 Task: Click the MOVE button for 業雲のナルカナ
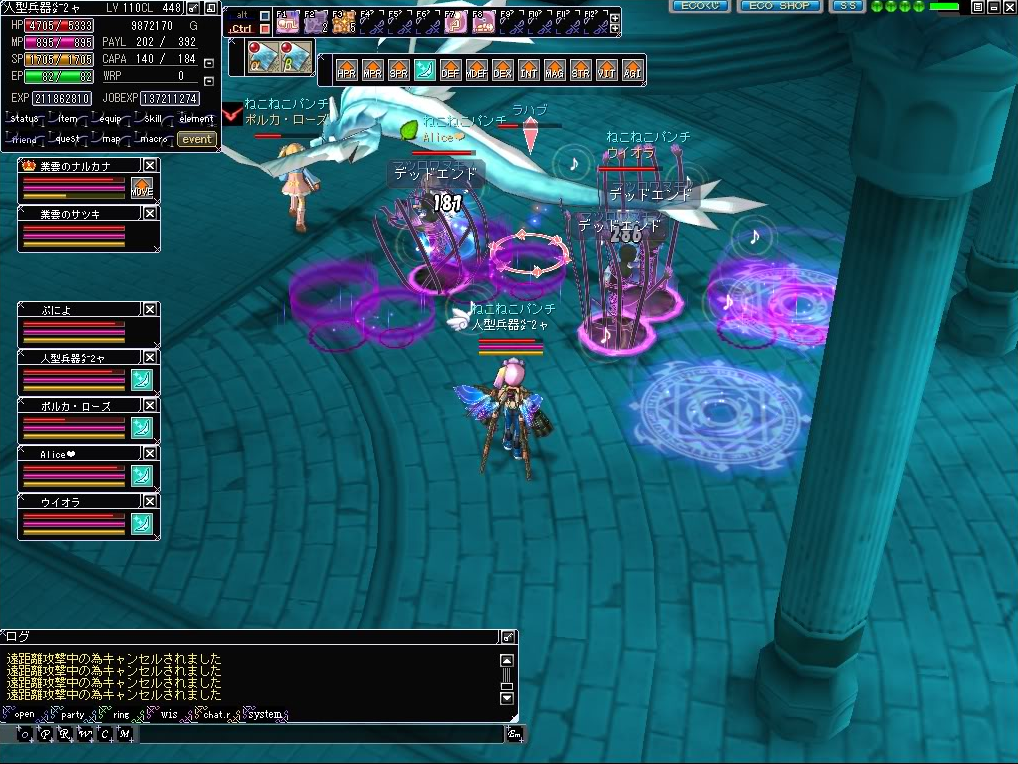click(x=141, y=188)
